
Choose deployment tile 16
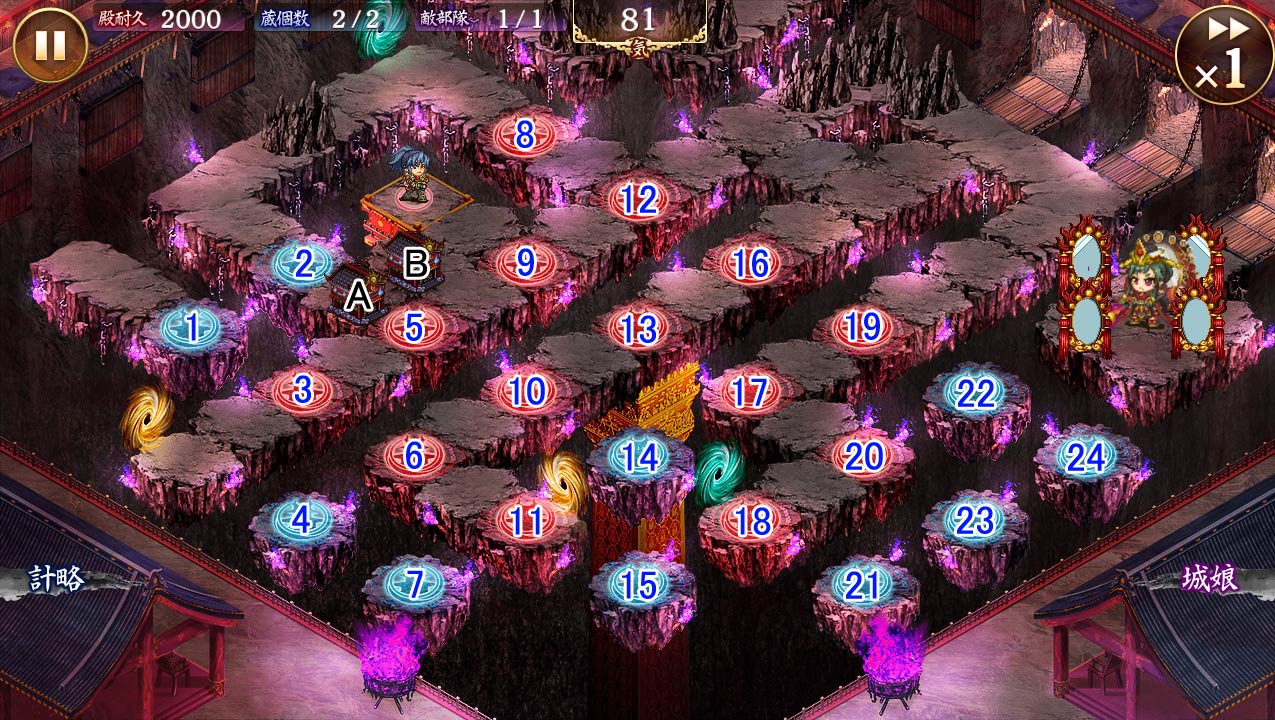[750, 264]
